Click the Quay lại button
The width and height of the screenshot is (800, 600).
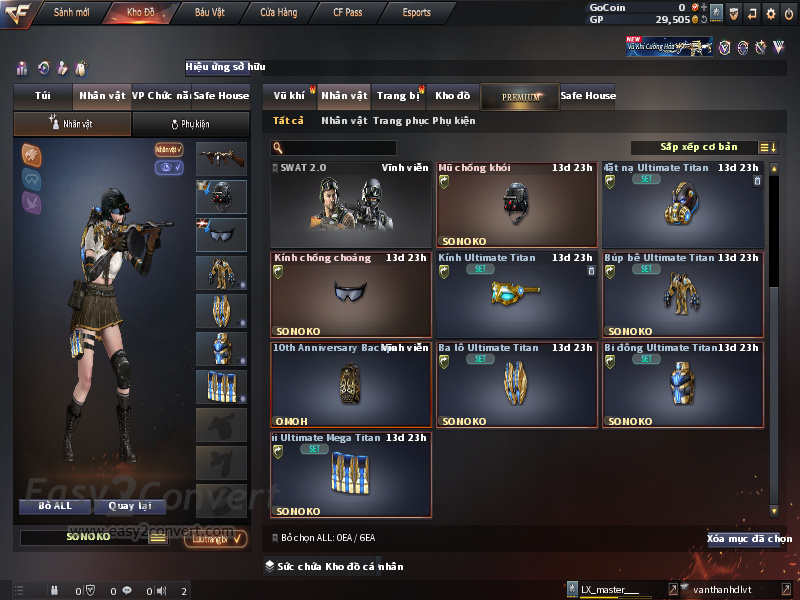tap(130, 506)
